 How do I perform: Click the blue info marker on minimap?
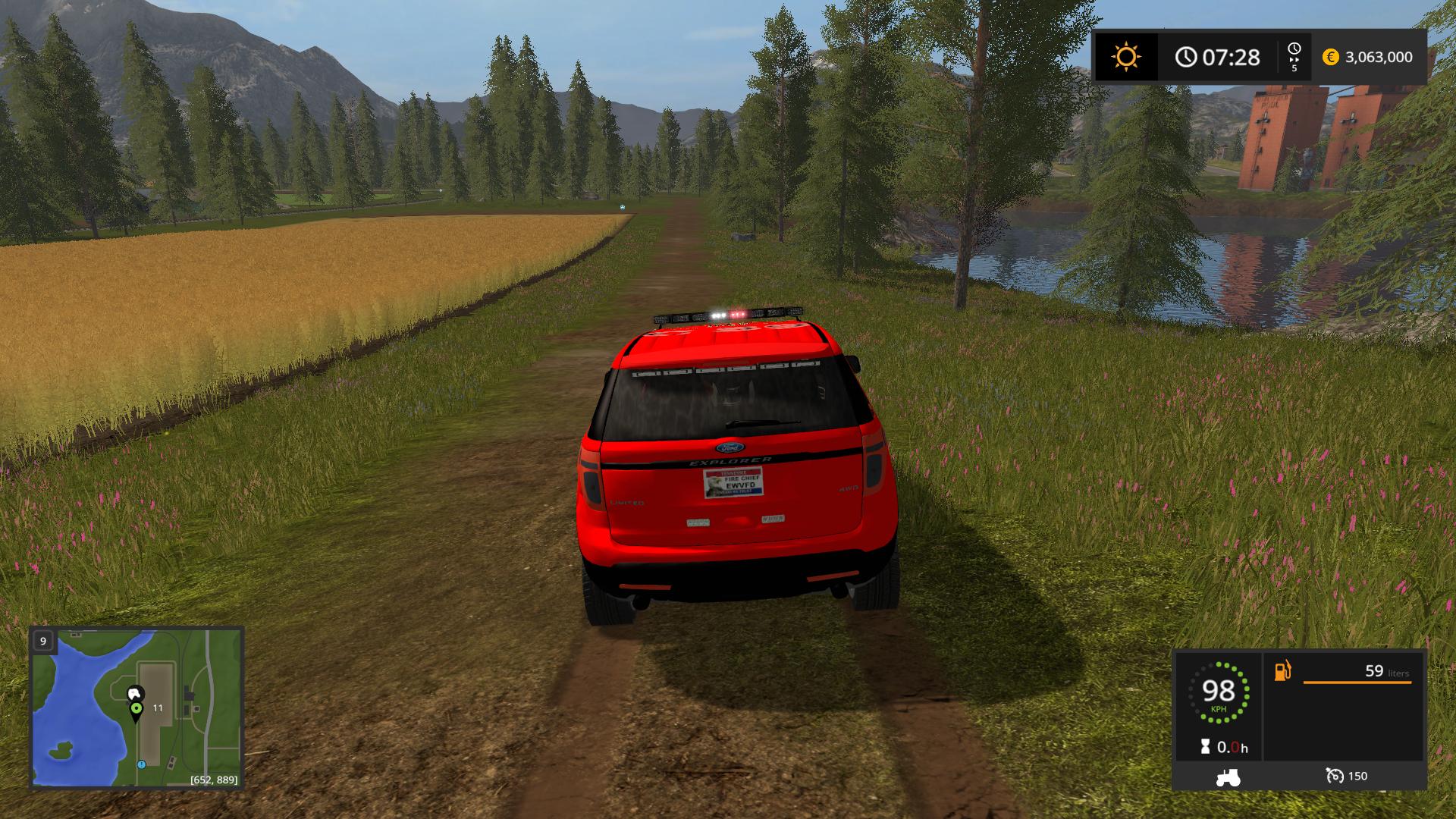pyautogui.click(x=141, y=764)
